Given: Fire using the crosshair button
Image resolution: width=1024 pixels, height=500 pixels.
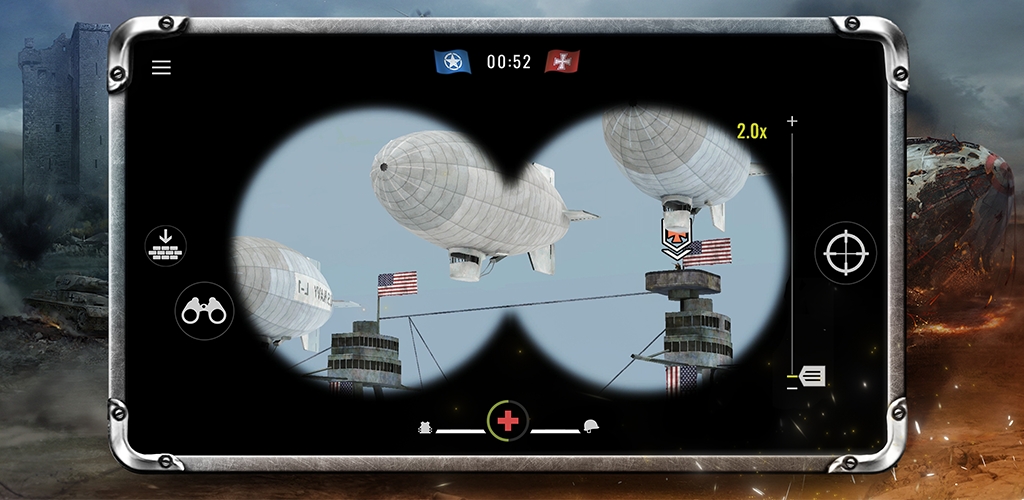Looking at the screenshot, I should pos(845,253).
